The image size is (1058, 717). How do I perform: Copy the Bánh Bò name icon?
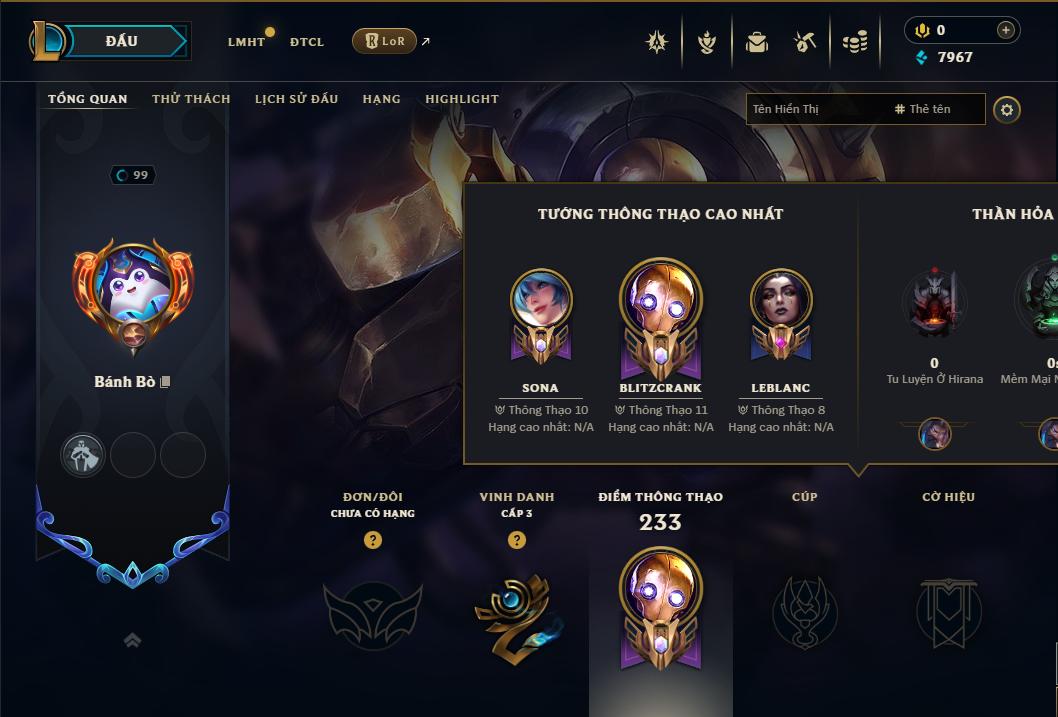click(166, 382)
